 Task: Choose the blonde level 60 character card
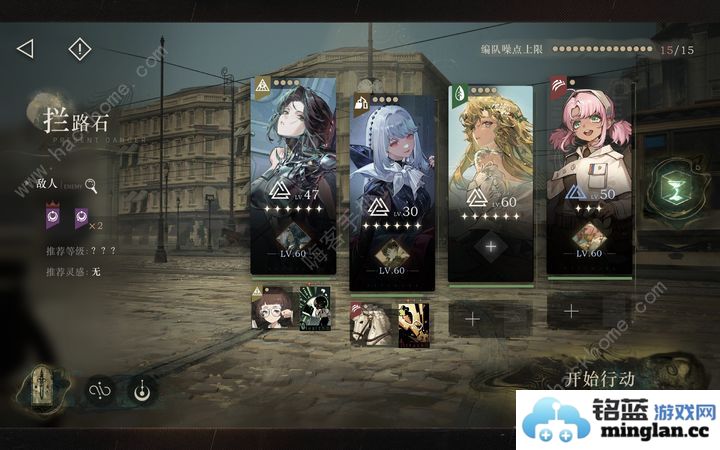coord(490,150)
